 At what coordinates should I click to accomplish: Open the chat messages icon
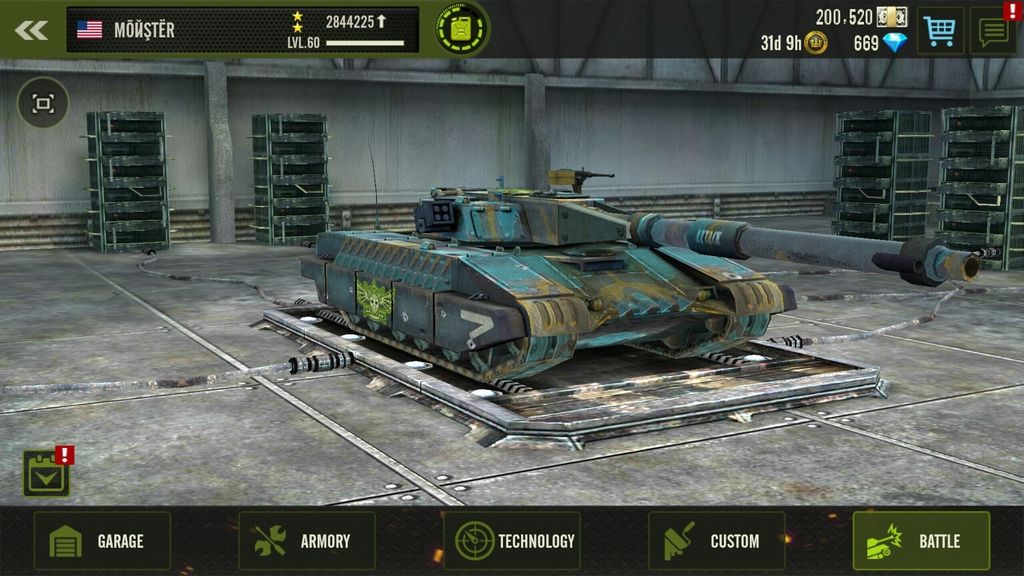[993, 31]
